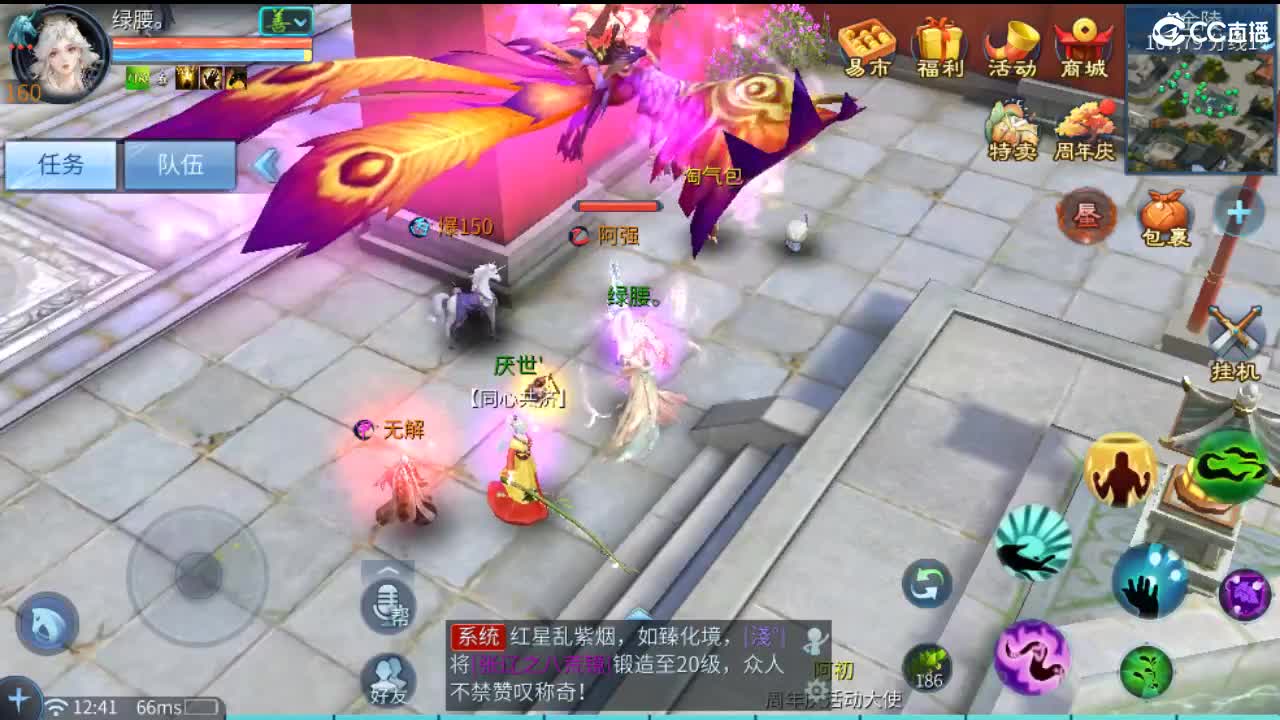Switch to the 任务 tab

(x=63, y=165)
